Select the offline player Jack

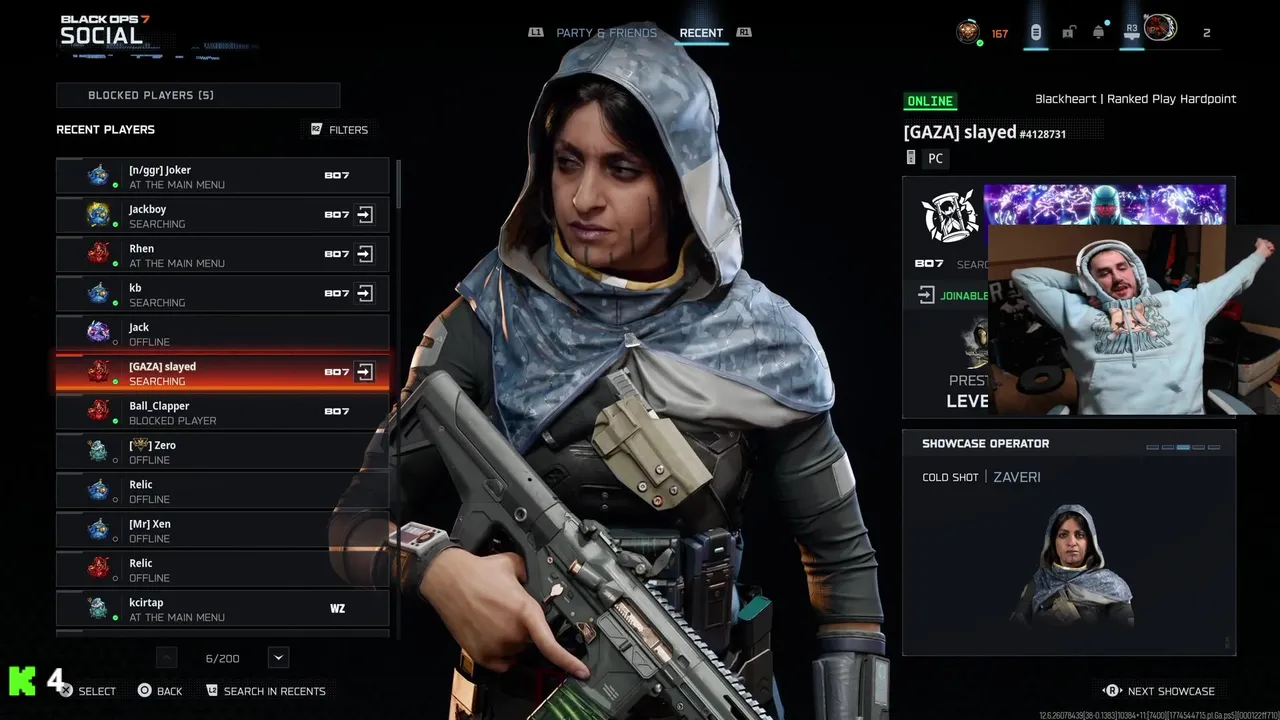[222, 333]
